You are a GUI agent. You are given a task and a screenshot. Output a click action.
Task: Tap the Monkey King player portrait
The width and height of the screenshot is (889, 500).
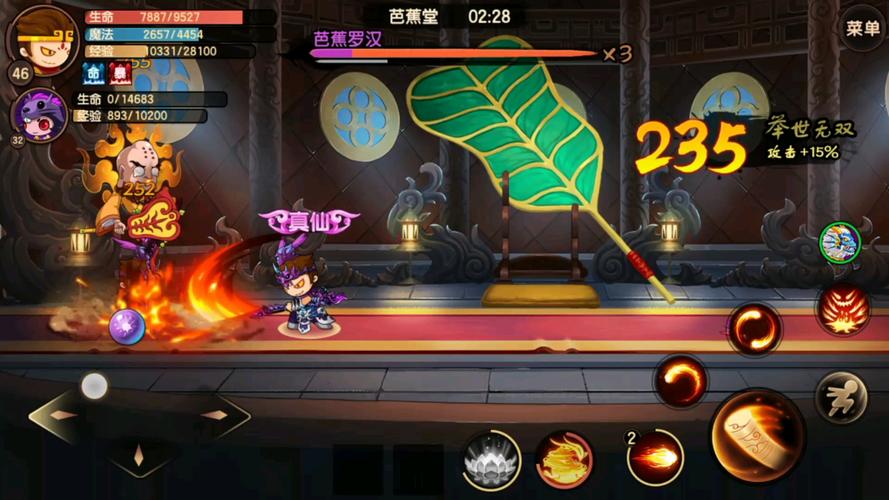[42, 36]
